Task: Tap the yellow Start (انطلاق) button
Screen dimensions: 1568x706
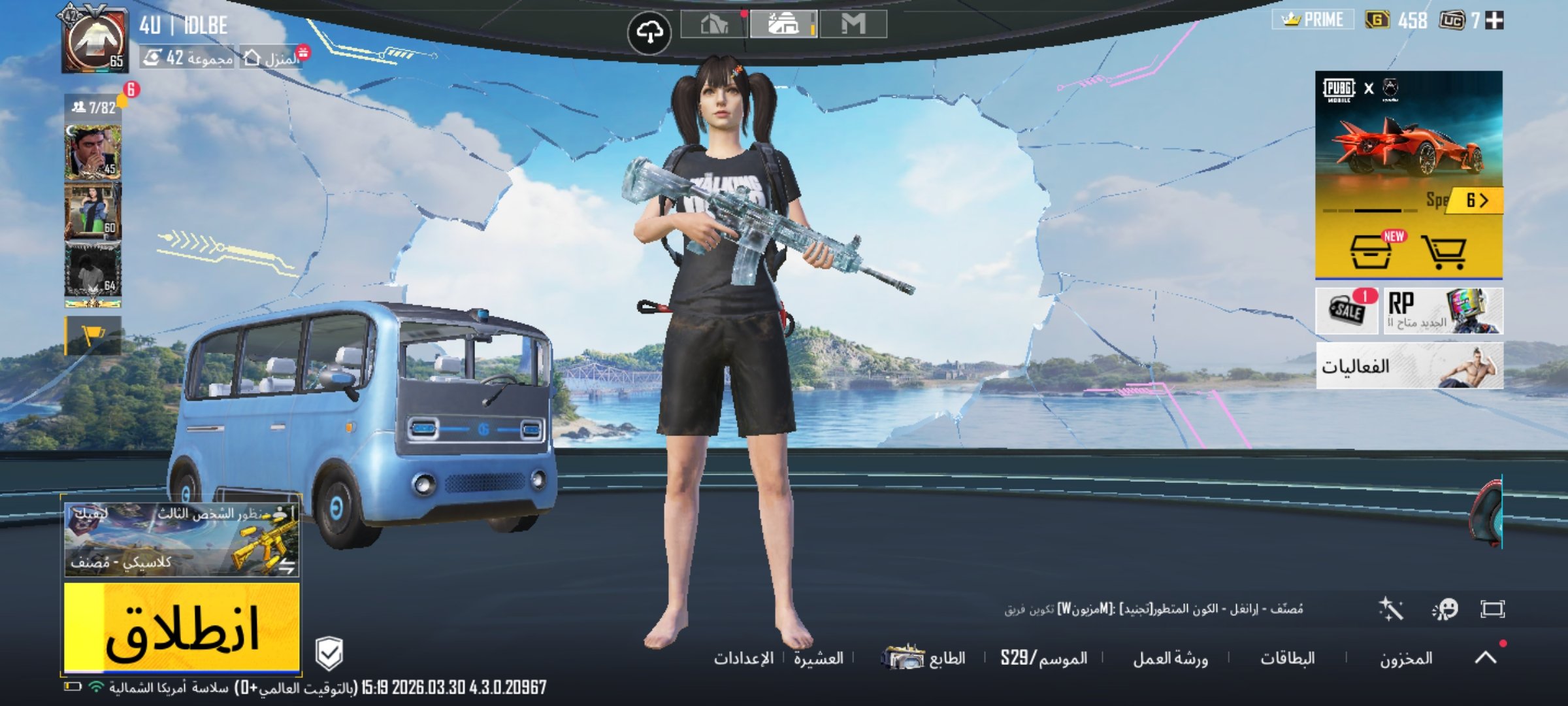Action: (182, 628)
